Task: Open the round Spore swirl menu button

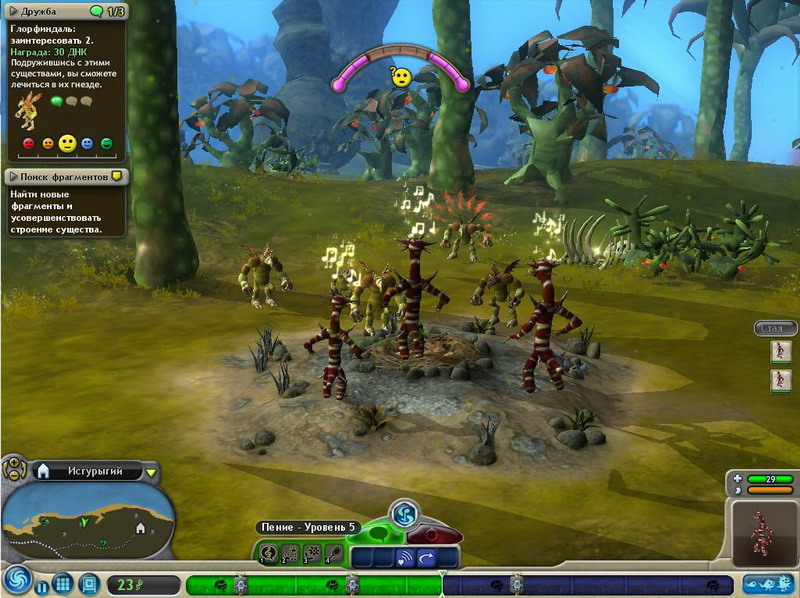Action: (16, 581)
